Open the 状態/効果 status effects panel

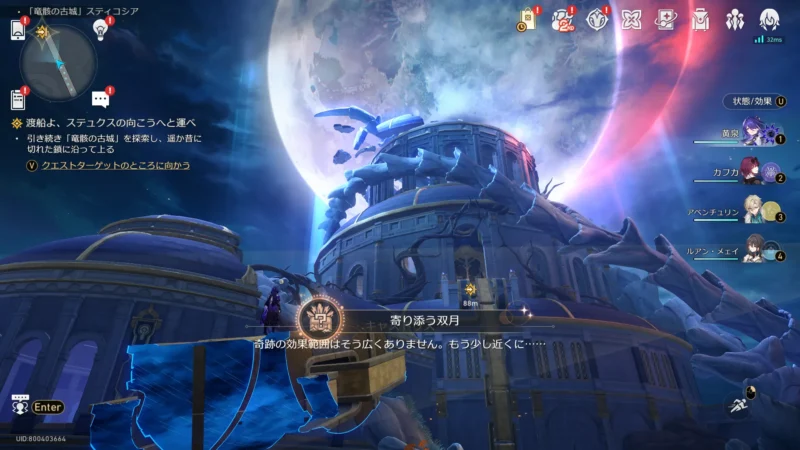click(x=754, y=101)
